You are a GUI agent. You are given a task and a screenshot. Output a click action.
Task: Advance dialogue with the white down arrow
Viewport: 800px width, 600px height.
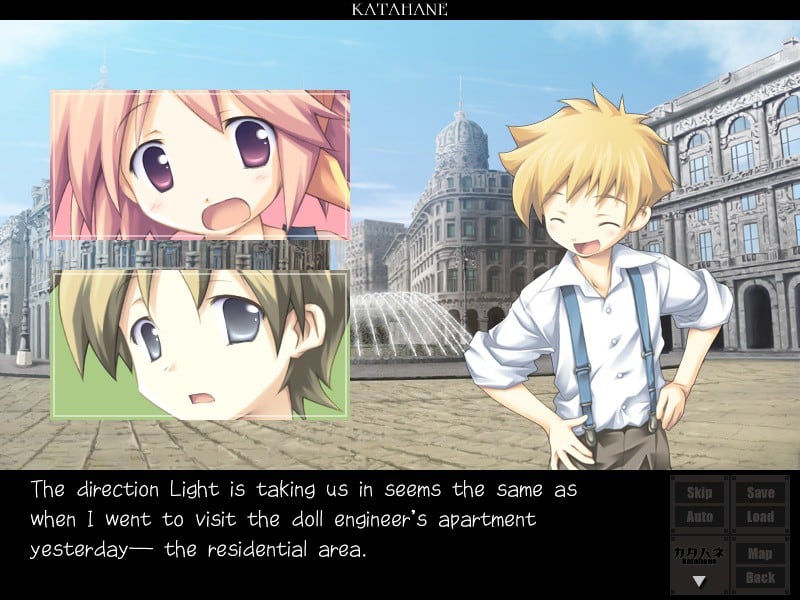[700, 580]
